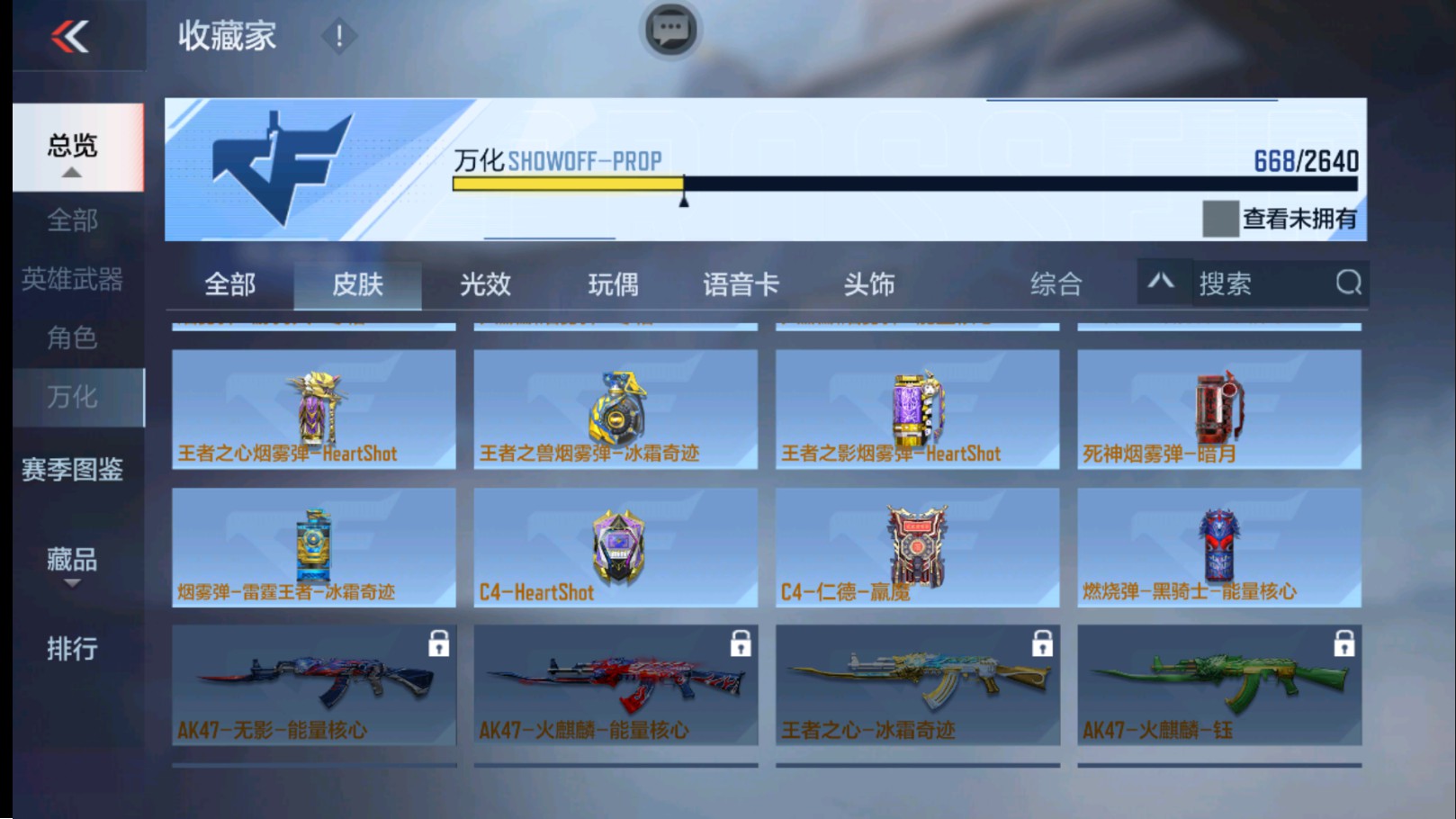Open the chat bubble at top center
Screen dimensions: 1456x819
click(x=670, y=30)
